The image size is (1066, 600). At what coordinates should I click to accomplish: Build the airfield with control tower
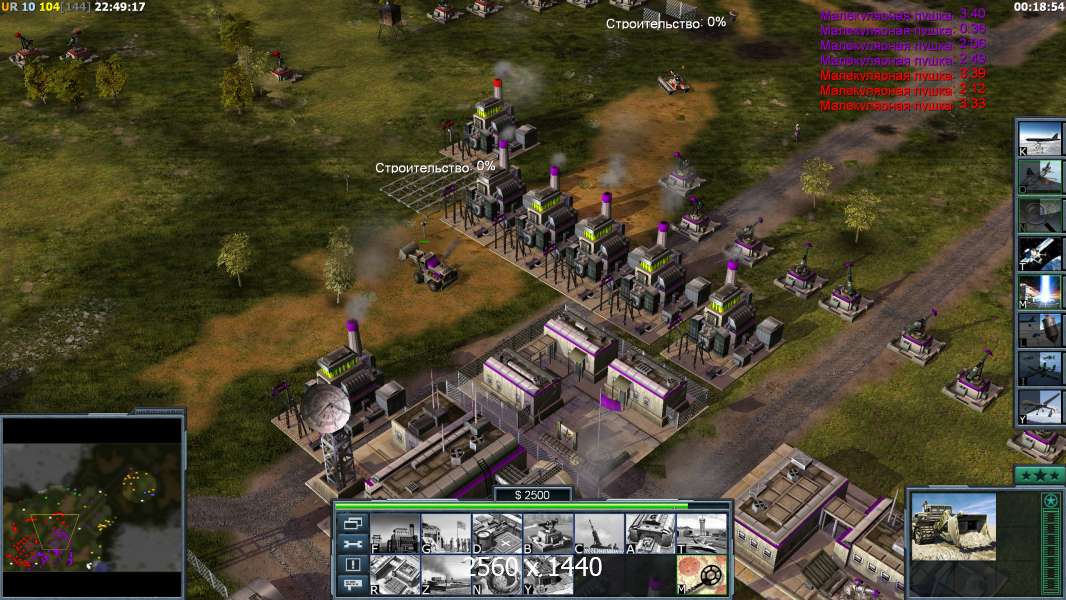point(701,534)
